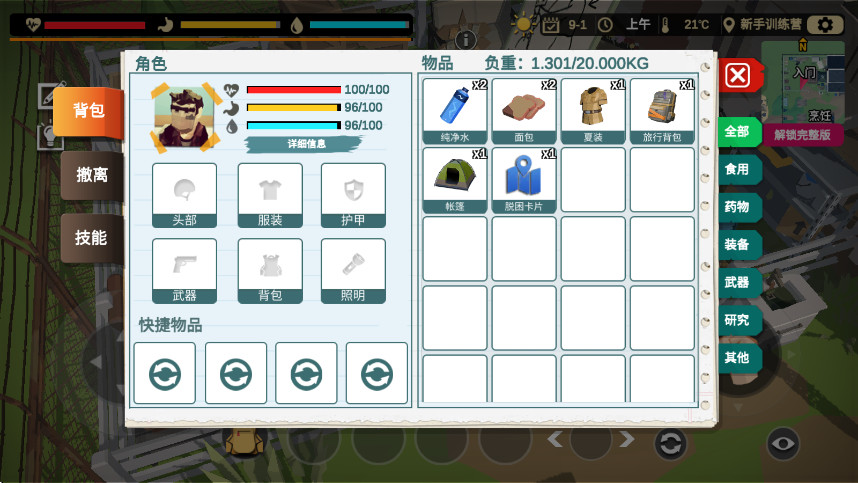Select the 帐篷 tent item
The image size is (858, 483).
455,179
